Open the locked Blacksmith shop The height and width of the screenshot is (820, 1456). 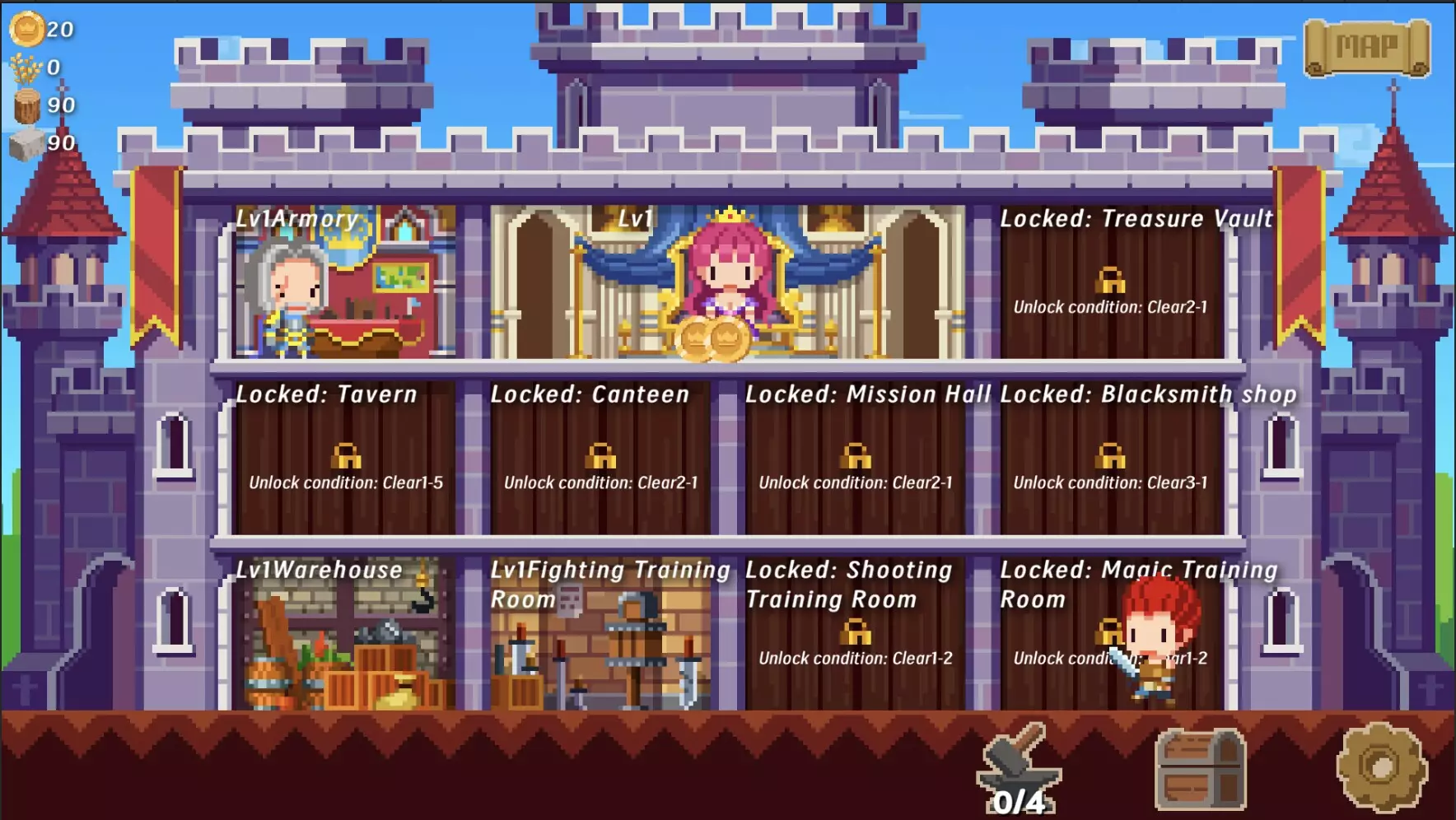[x=1111, y=458]
